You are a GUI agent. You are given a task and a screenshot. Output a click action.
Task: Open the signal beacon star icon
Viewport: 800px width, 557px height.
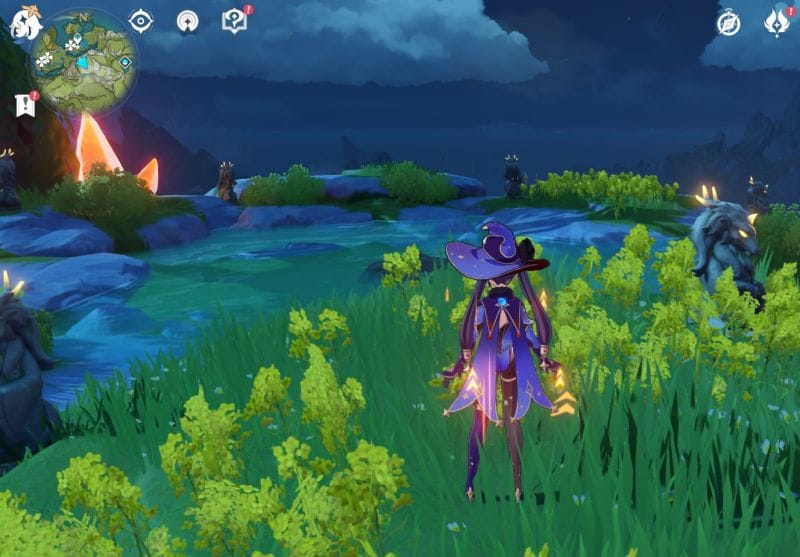tap(187, 21)
